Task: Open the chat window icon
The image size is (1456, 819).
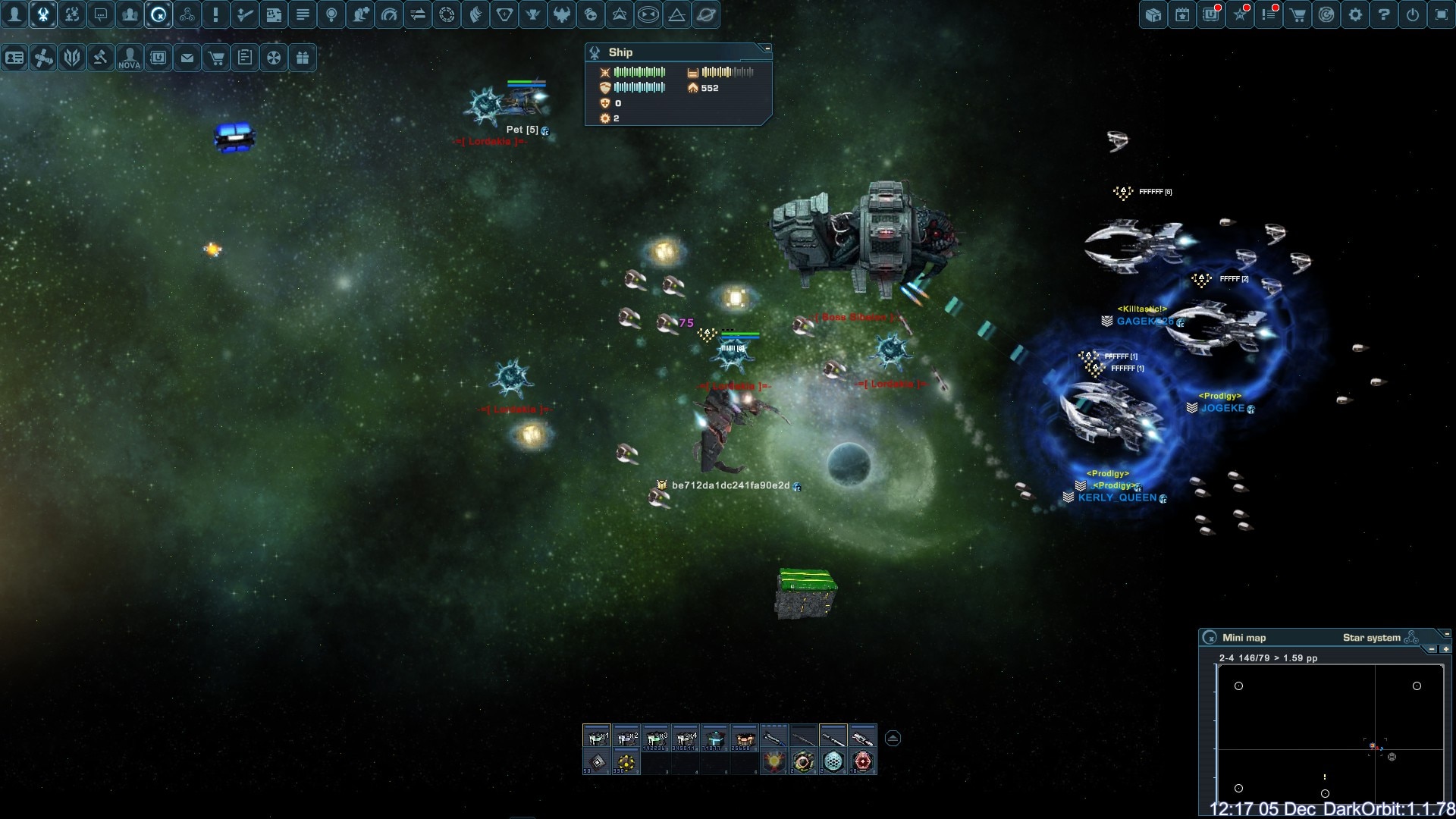Action: coord(101,14)
